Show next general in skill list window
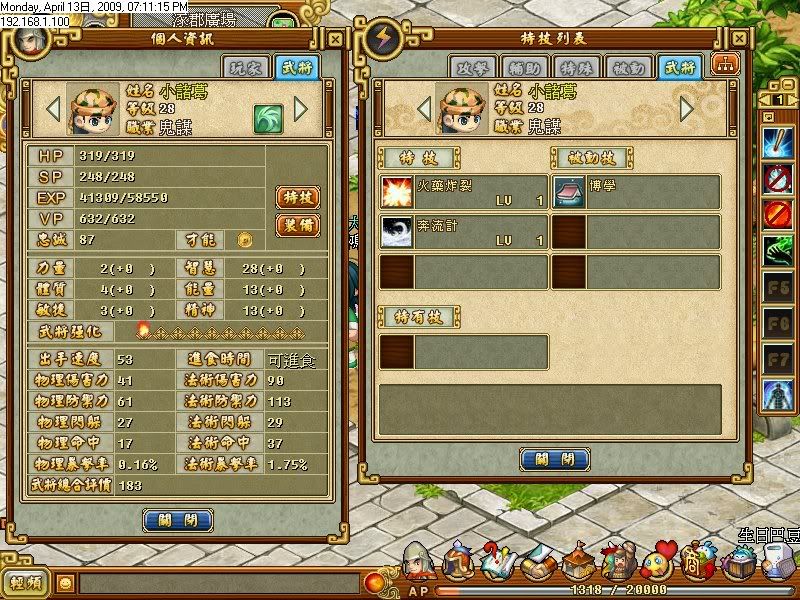 tap(686, 107)
